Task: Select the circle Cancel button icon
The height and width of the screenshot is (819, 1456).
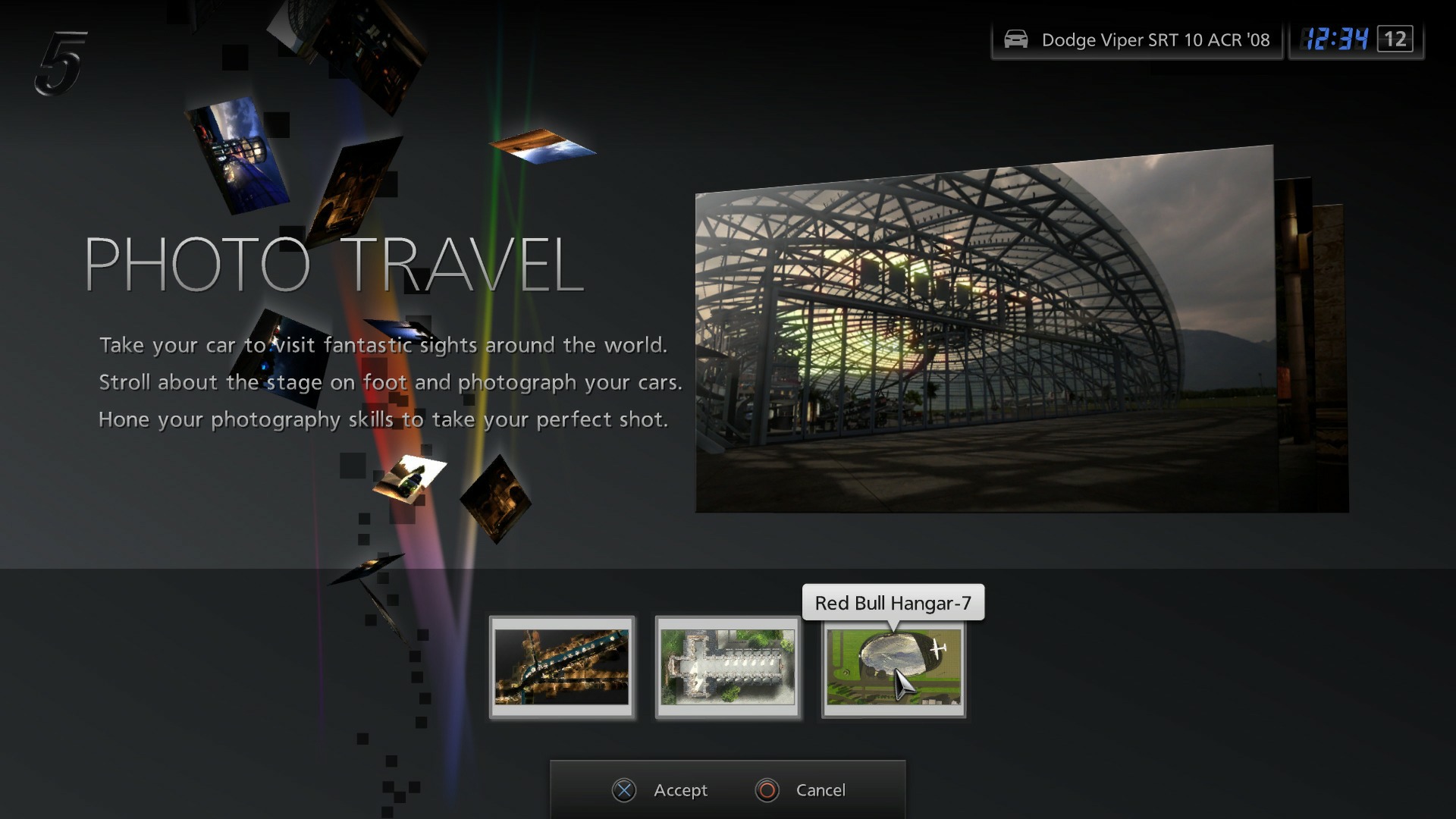Action: 767,790
